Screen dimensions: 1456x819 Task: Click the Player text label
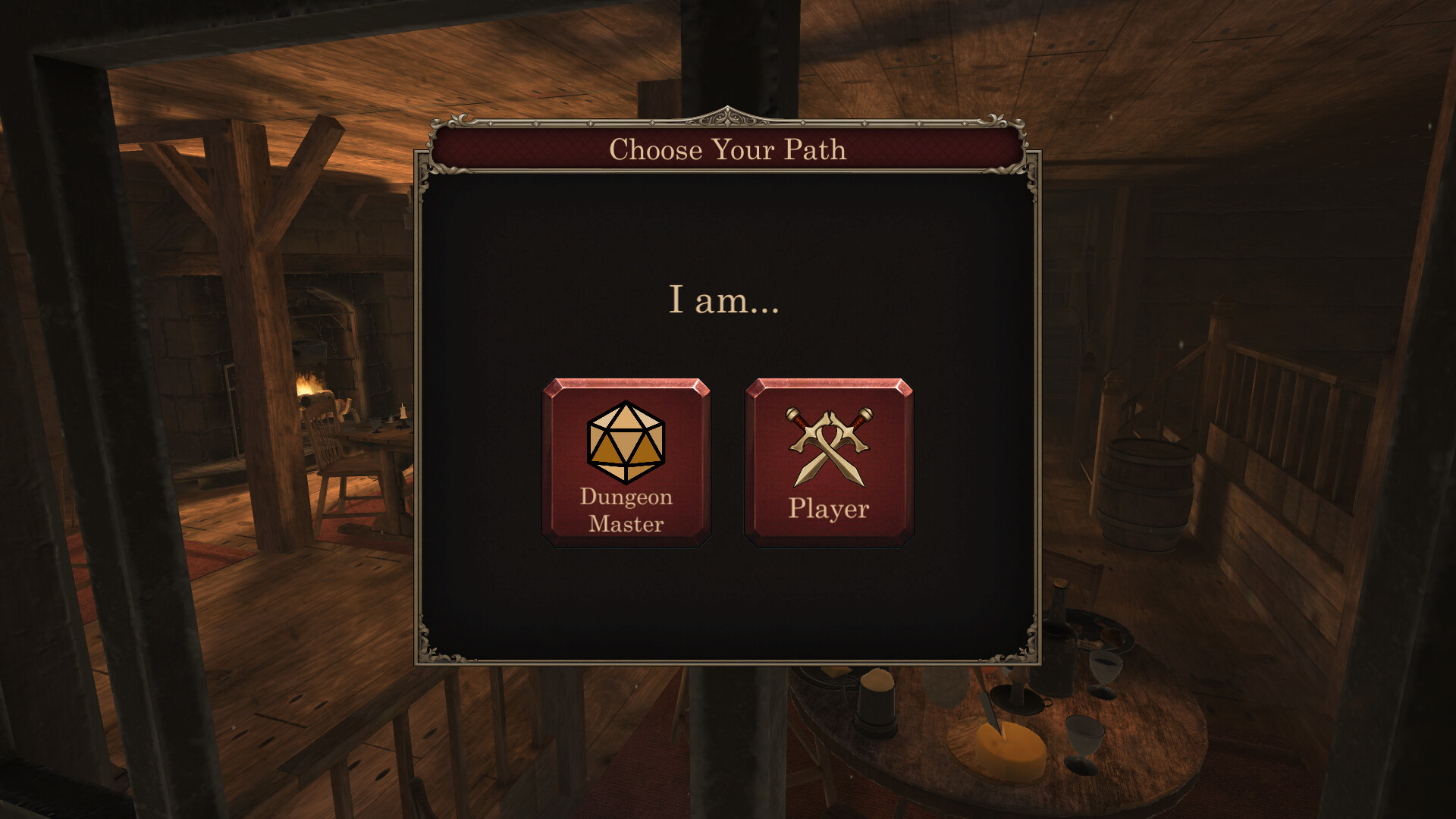pyautogui.click(x=827, y=510)
